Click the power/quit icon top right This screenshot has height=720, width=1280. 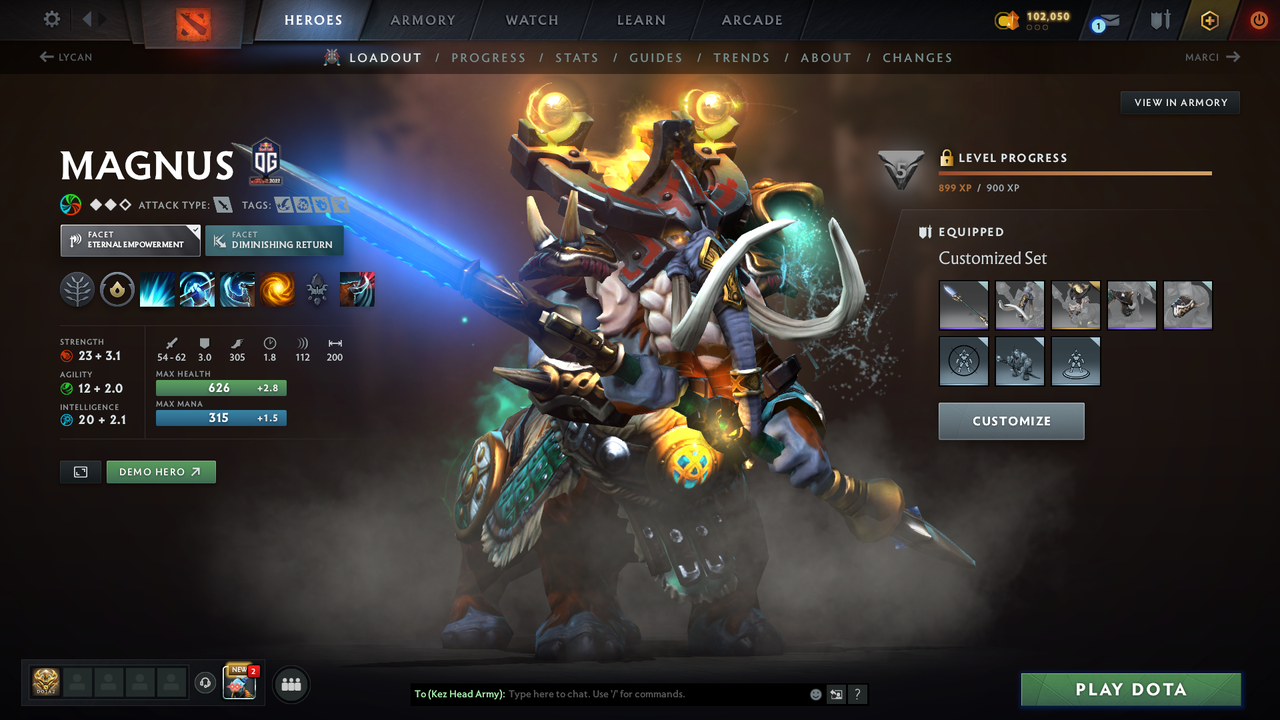coord(1258,19)
